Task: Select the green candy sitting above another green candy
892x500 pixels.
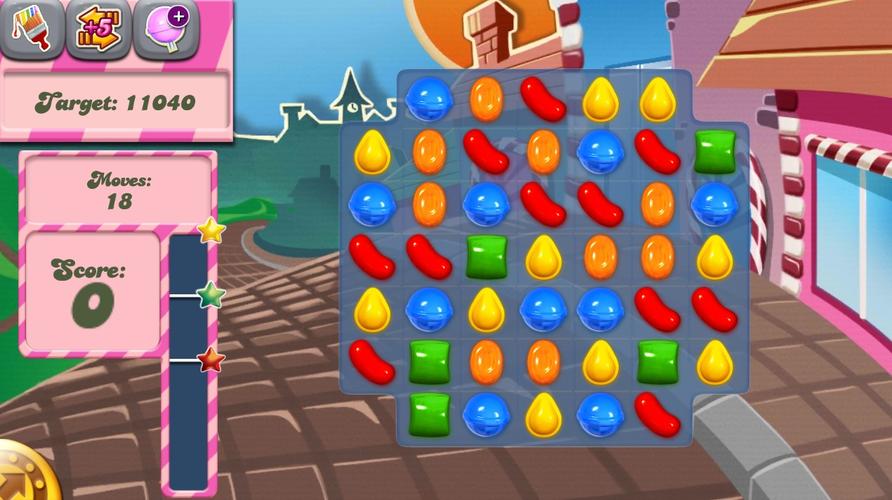Action: click(429, 361)
